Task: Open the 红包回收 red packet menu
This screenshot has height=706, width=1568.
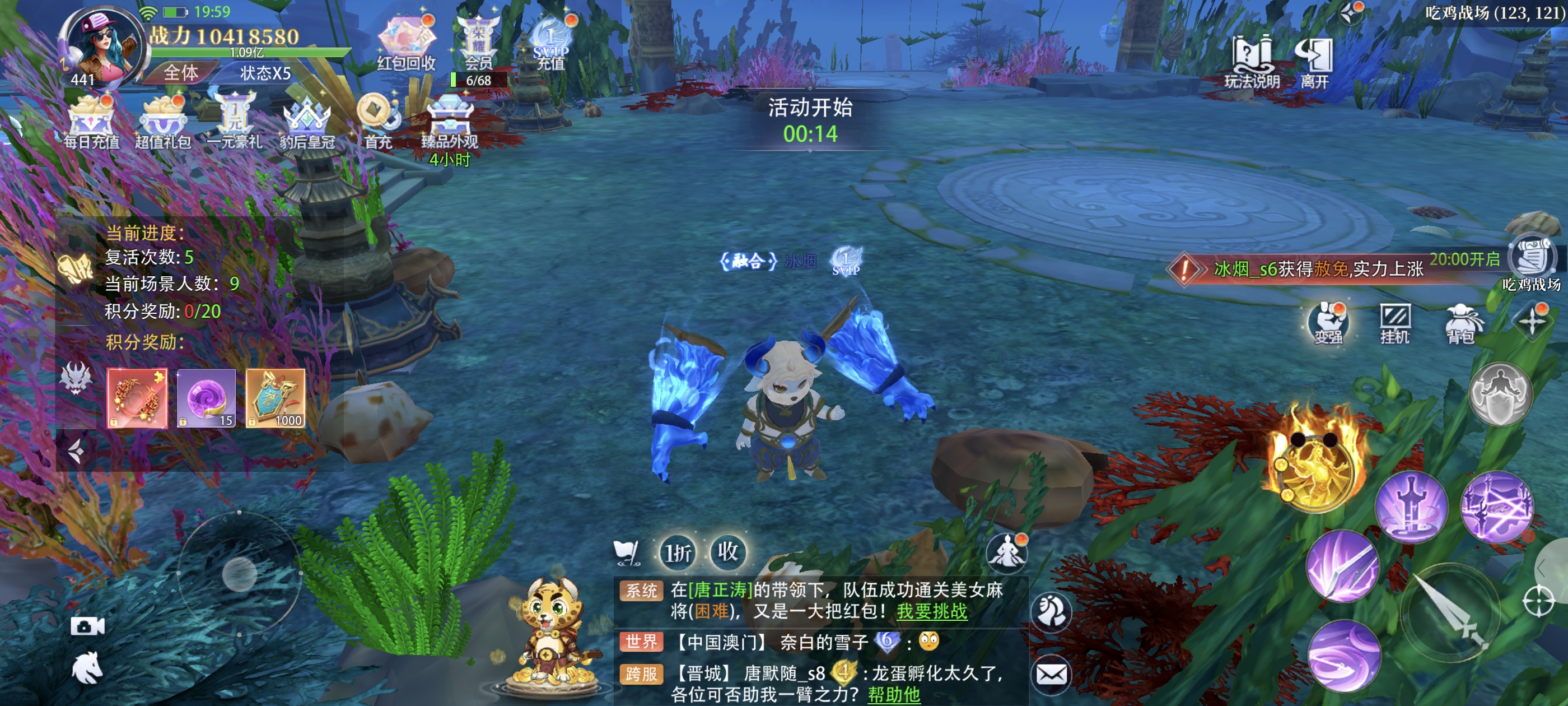Action: 406,43
